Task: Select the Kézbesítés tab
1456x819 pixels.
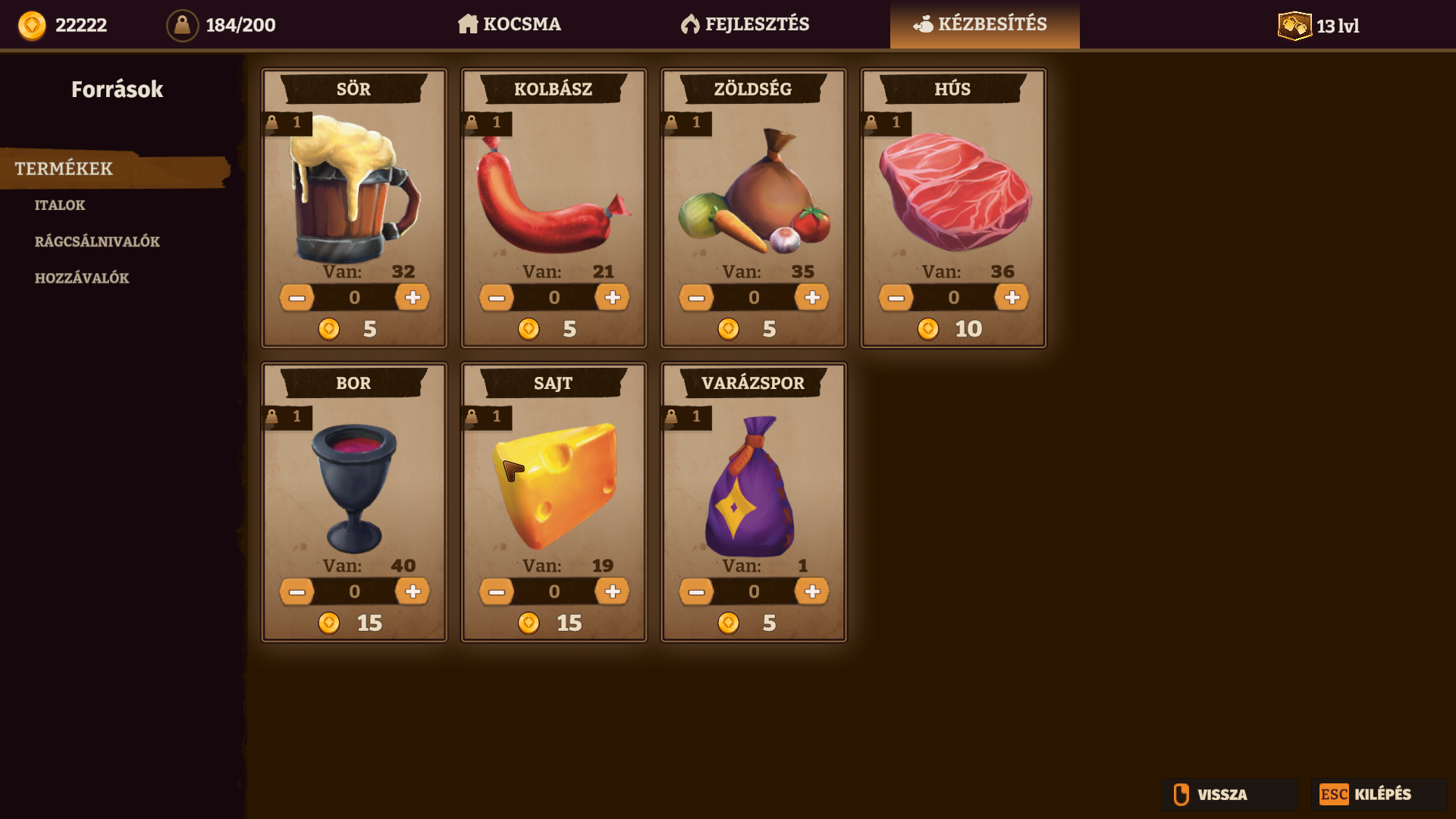Action: click(x=984, y=24)
